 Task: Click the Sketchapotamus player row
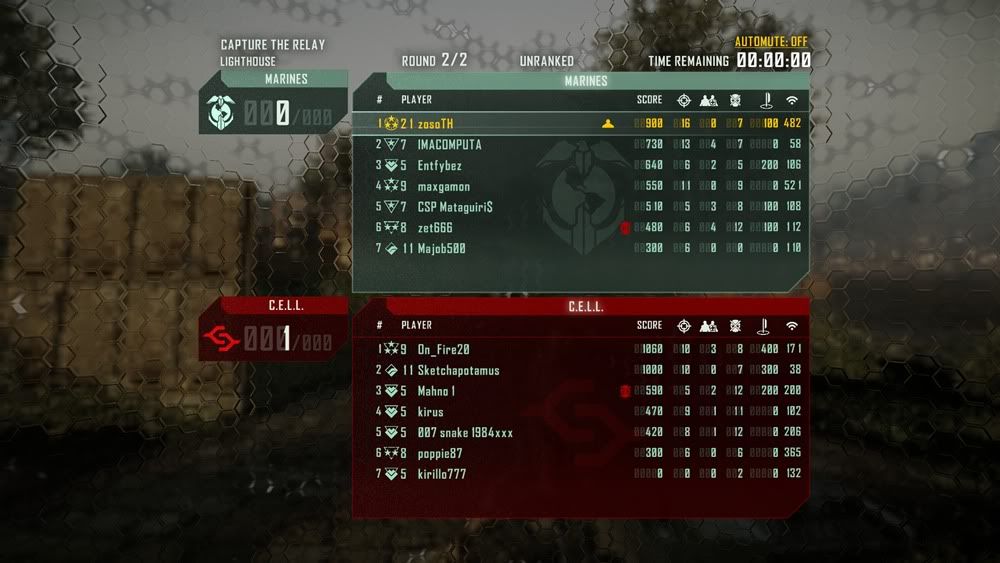(458, 370)
